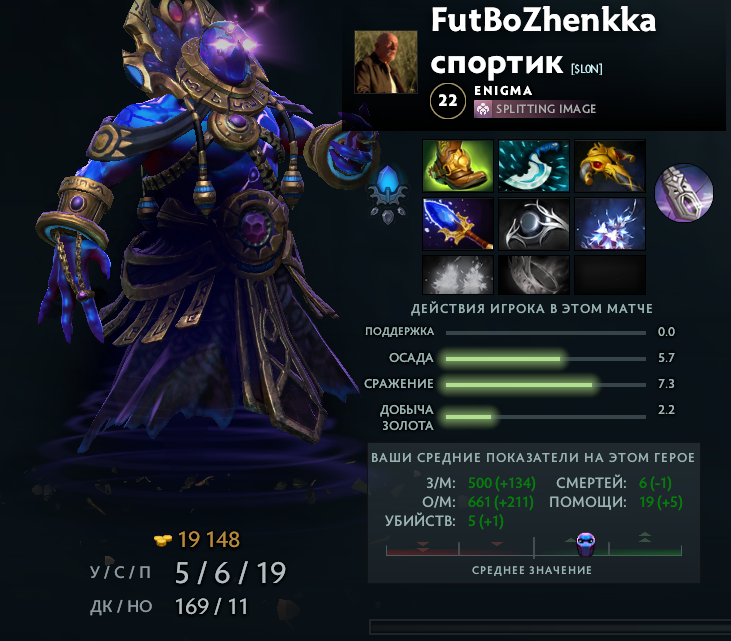Click the blue ice crystal item slot
Image resolution: width=731 pixels, height=641 pixels.
[x=610, y=223]
